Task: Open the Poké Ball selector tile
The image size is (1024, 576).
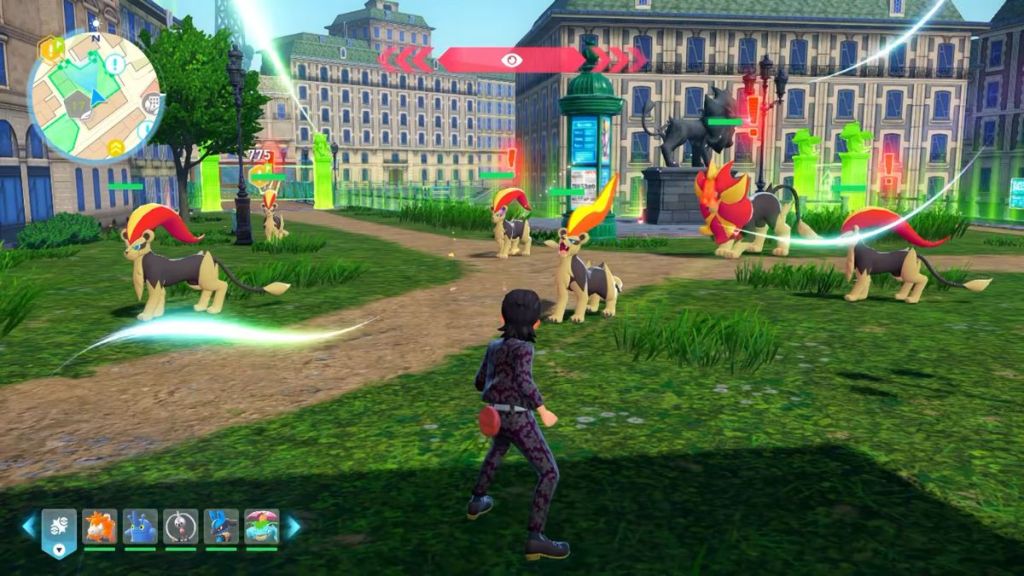Action: [x=59, y=529]
